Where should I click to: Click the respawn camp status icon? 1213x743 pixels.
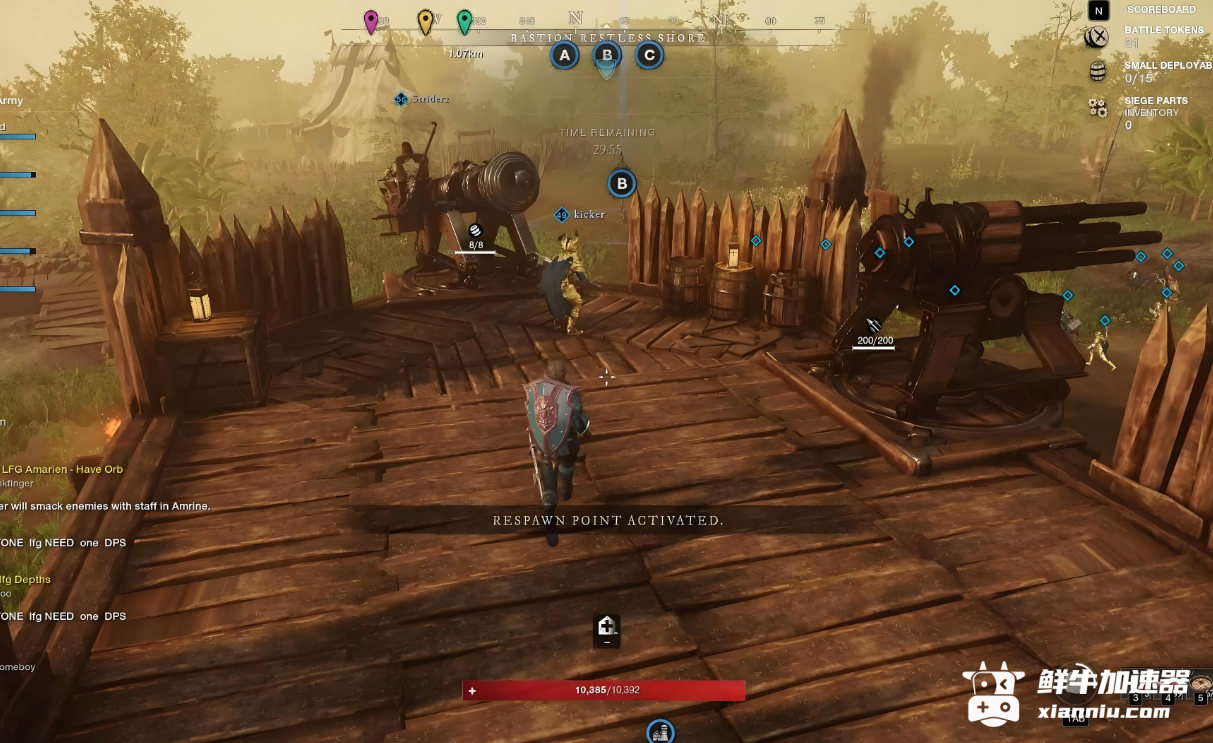[x=606, y=627]
